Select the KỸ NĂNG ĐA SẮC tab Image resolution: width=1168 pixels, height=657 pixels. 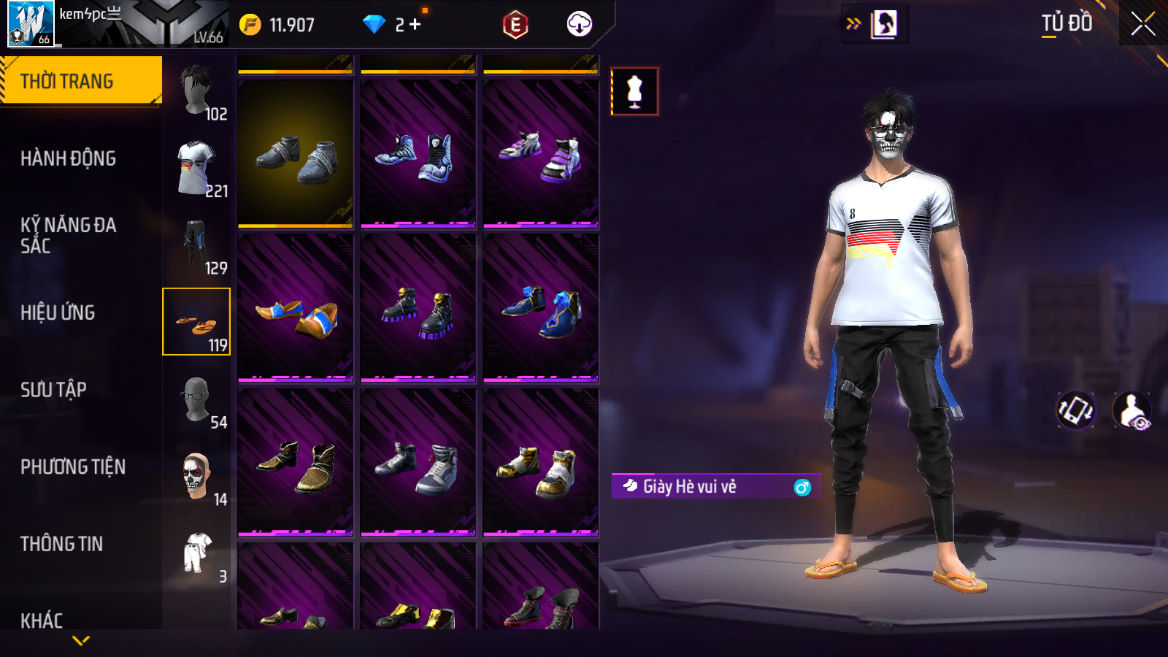pyautogui.click(x=68, y=235)
